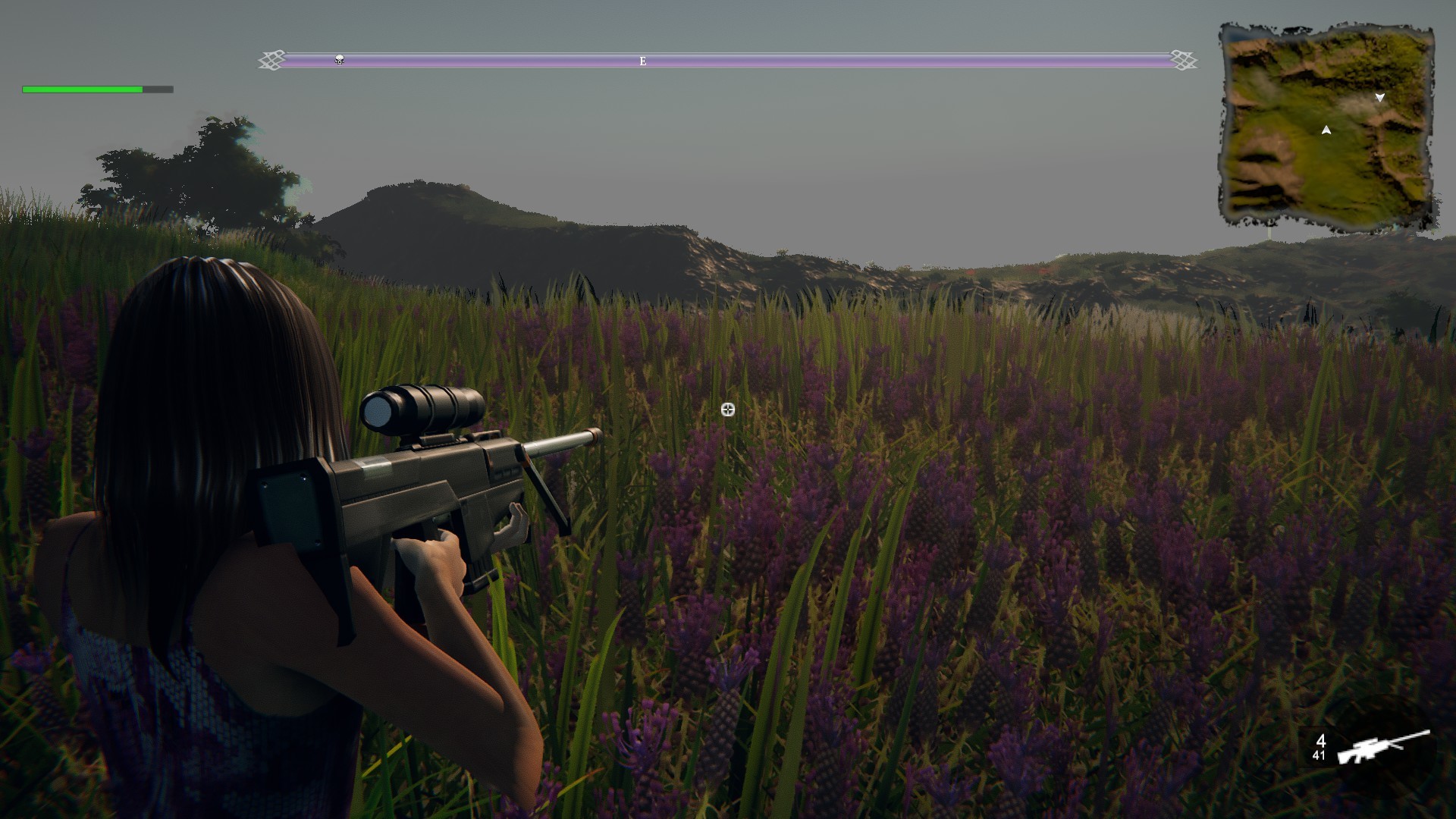The width and height of the screenshot is (1456, 819).
Task: Click the right decorative compass end ornament
Action: click(1184, 58)
